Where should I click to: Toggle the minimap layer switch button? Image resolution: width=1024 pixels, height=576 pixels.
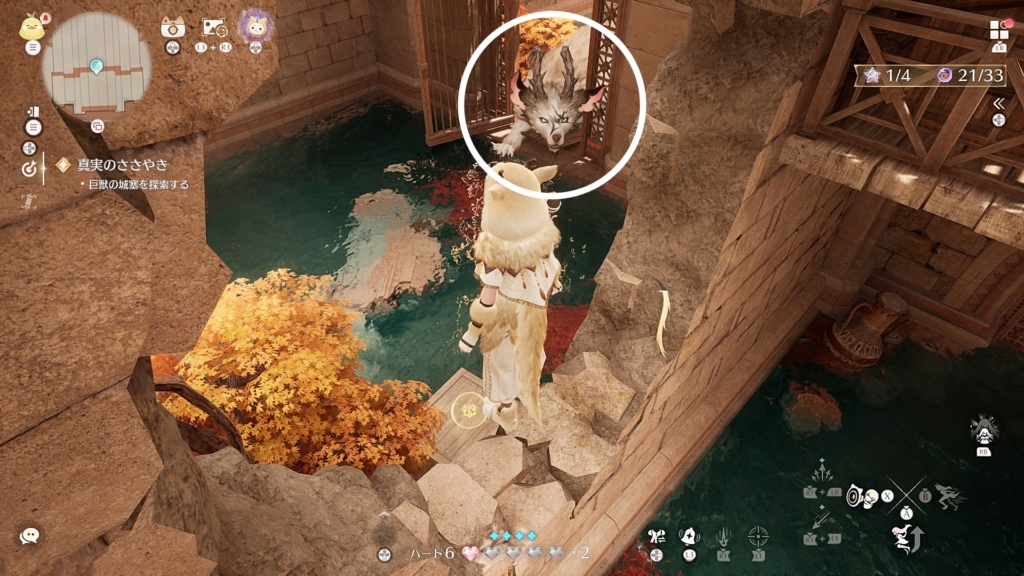97,126
